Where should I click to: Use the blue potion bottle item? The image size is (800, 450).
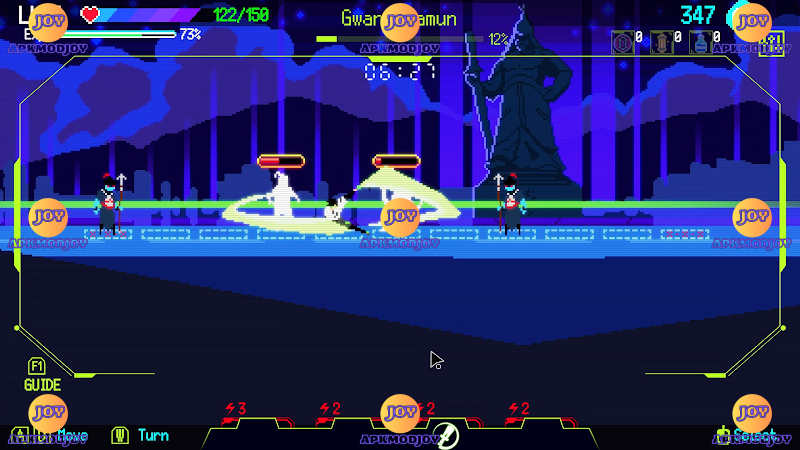click(701, 42)
